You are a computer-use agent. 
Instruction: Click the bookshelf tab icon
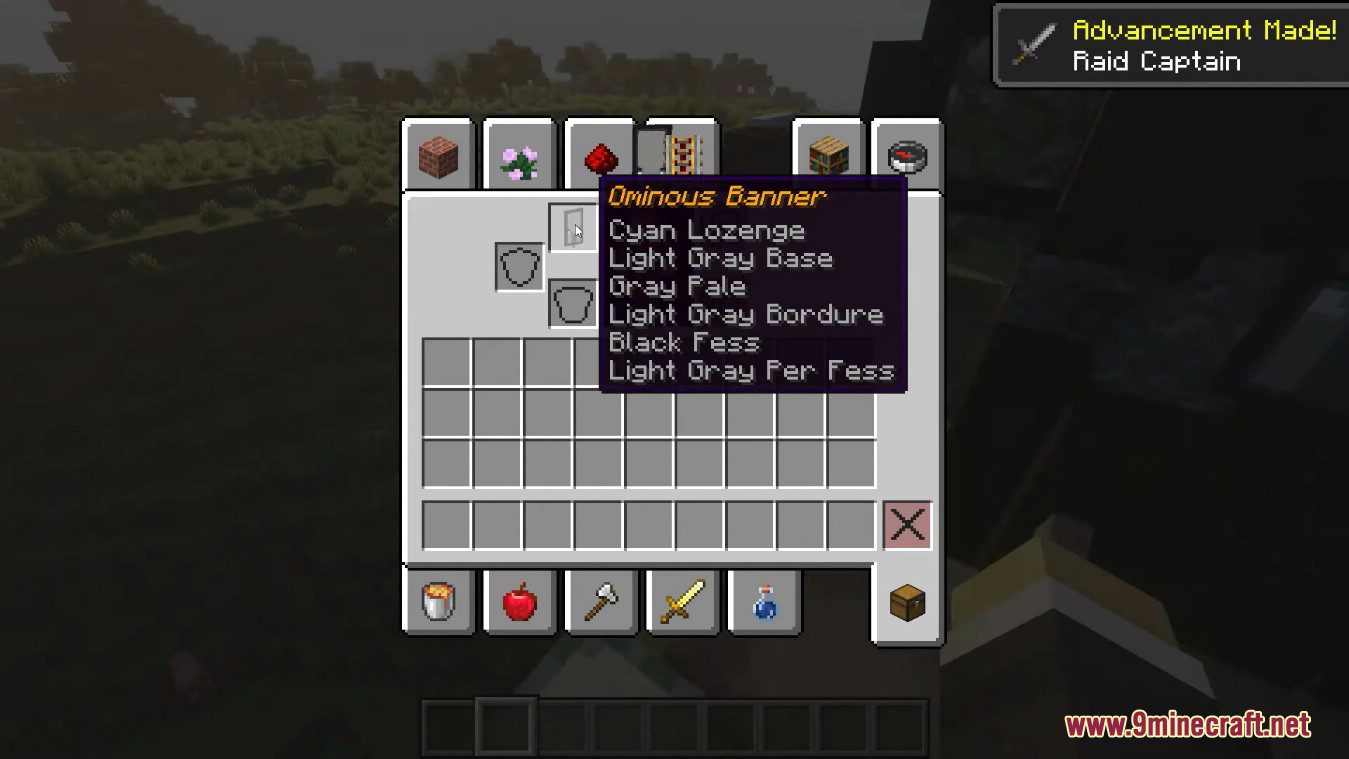tap(826, 152)
